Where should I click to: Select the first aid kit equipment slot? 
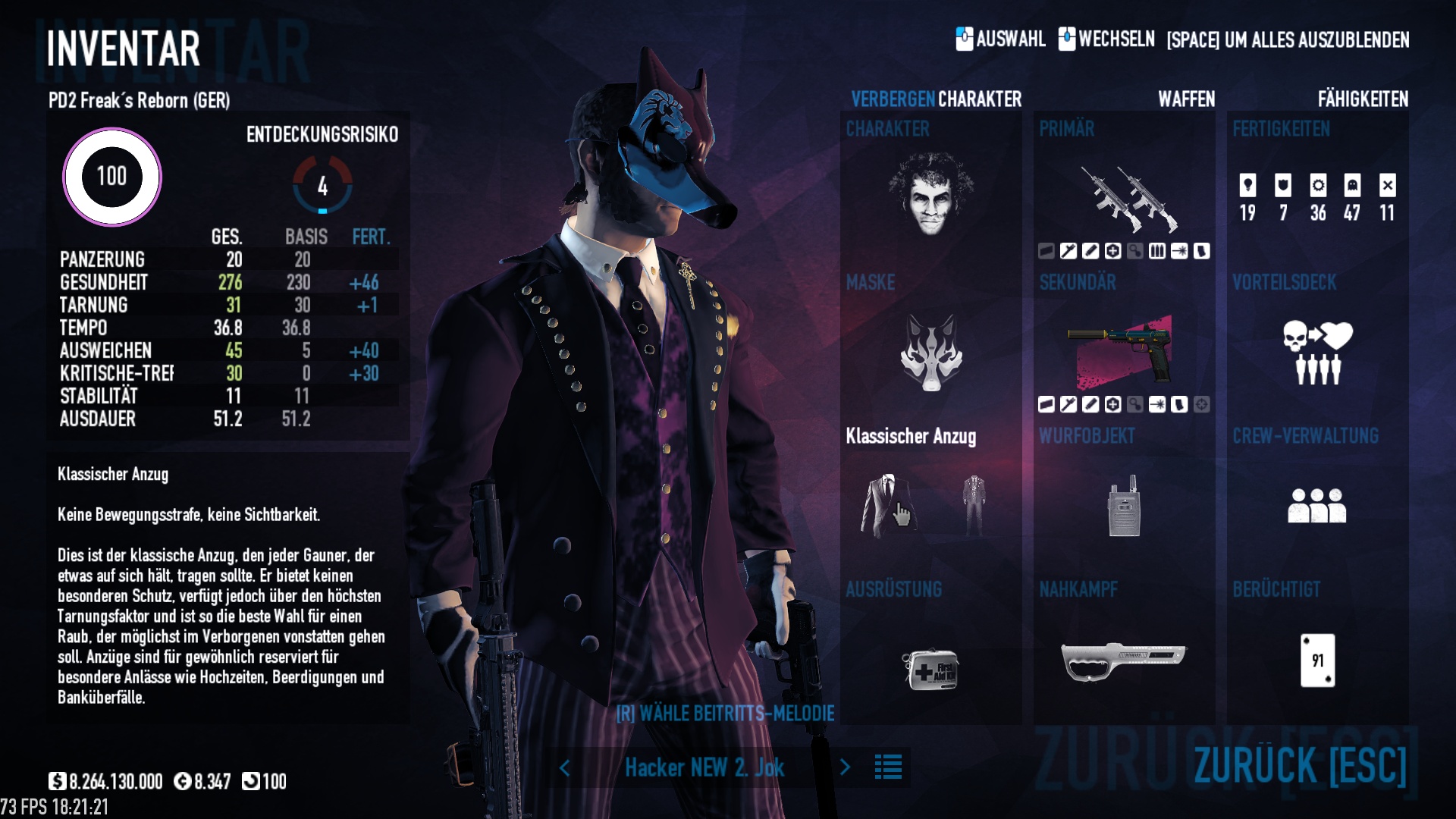tap(930, 668)
